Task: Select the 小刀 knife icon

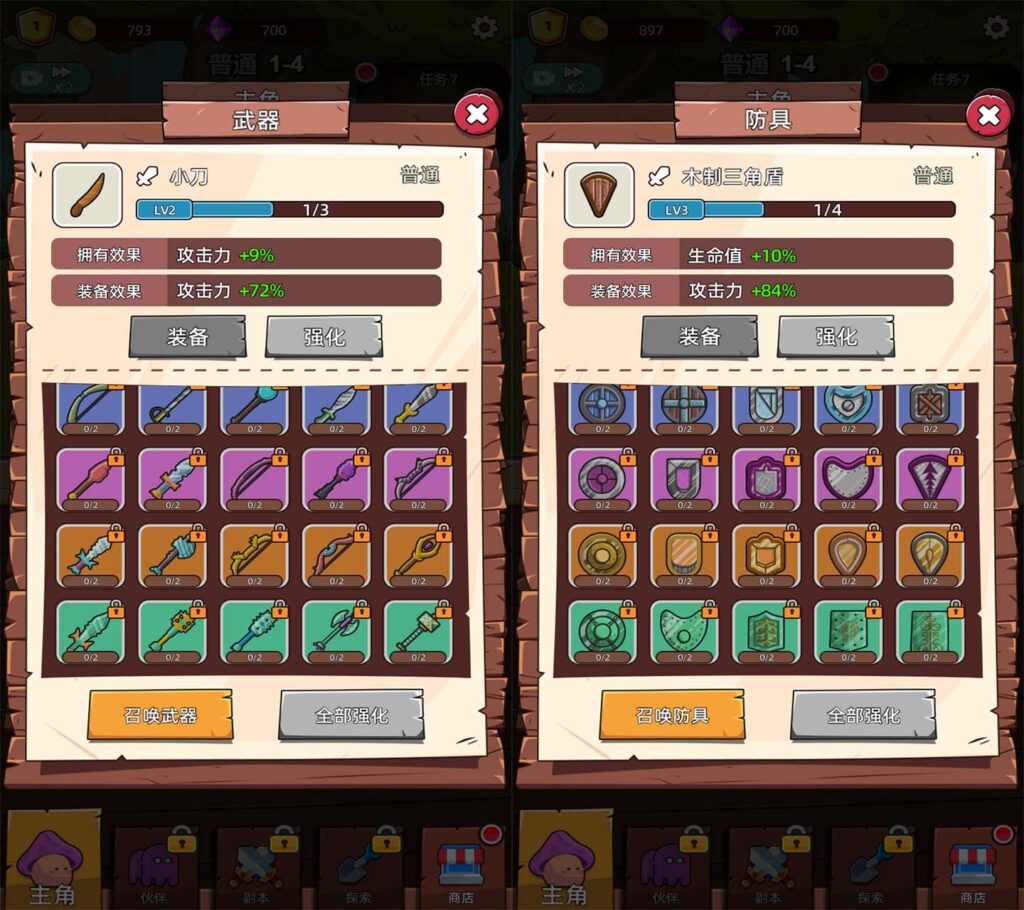Action: (x=87, y=195)
